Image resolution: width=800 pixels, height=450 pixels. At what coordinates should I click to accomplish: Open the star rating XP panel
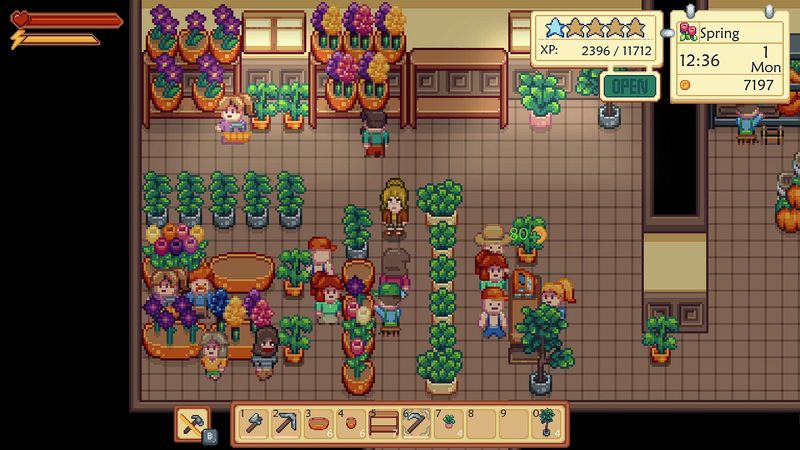pos(595,40)
